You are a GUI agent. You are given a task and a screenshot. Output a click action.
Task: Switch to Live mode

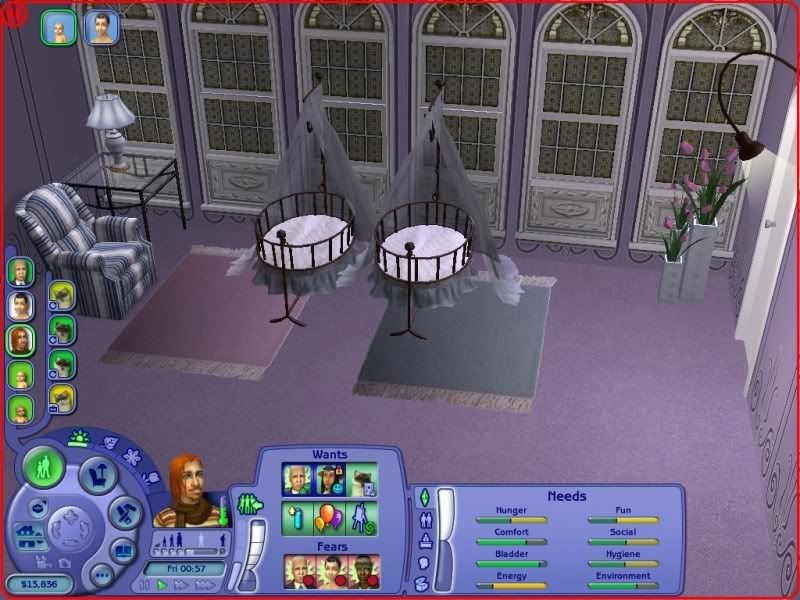point(43,467)
